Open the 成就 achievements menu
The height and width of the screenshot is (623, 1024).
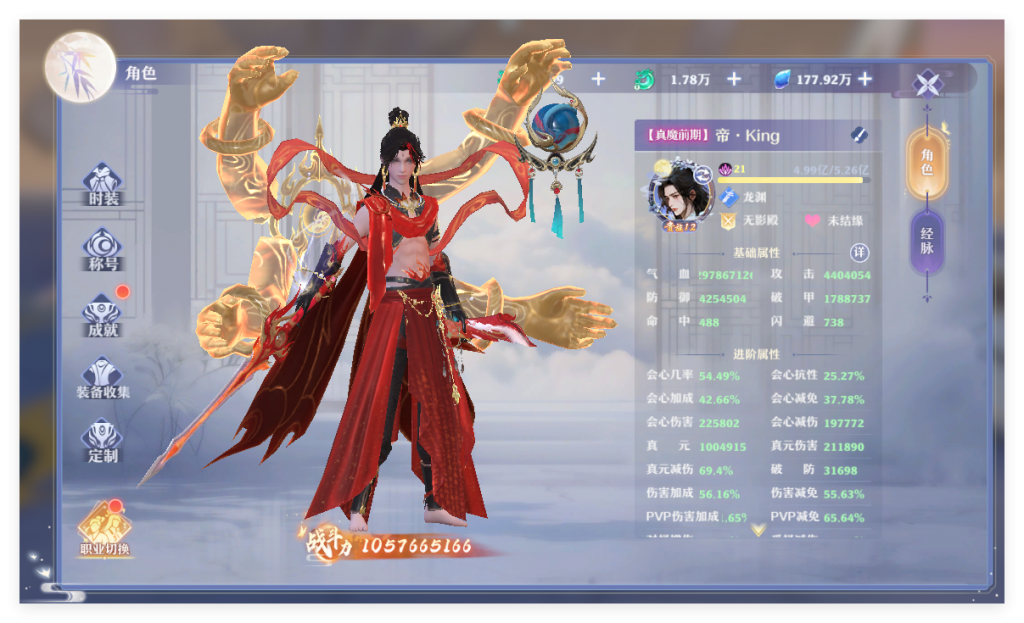click(102, 315)
